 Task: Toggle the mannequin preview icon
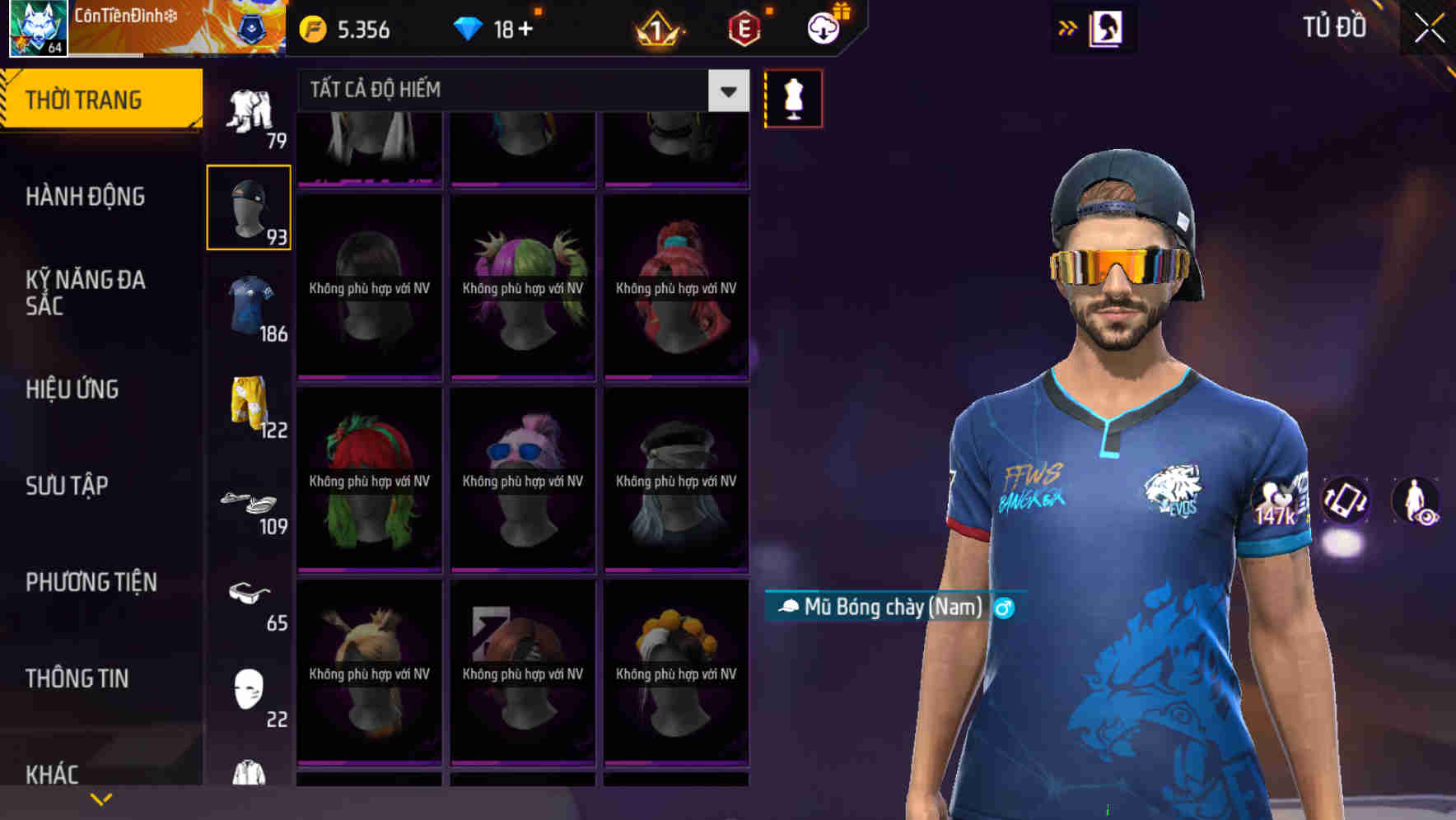[793, 97]
